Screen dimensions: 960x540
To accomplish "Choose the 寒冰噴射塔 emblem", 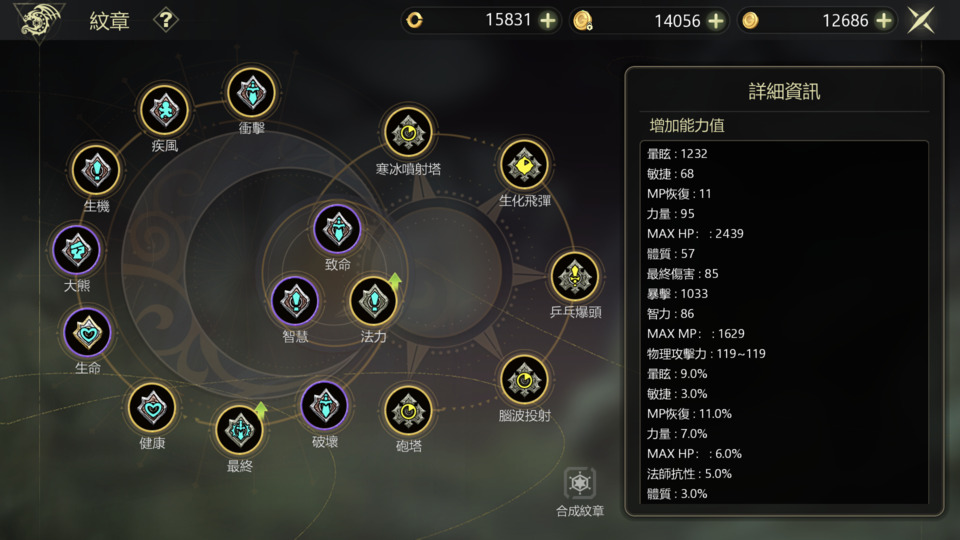I will click(x=408, y=132).
